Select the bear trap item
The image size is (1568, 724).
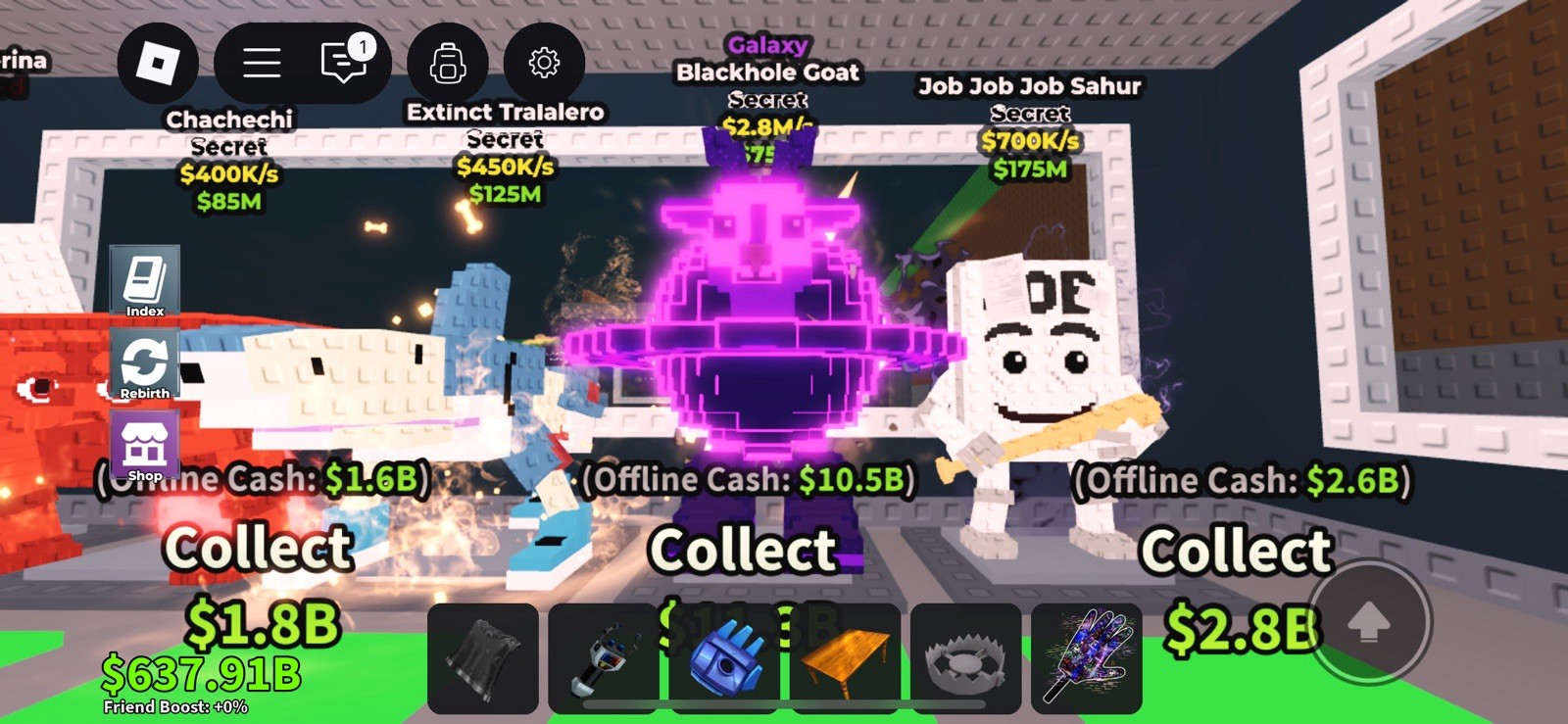[966, 658]
